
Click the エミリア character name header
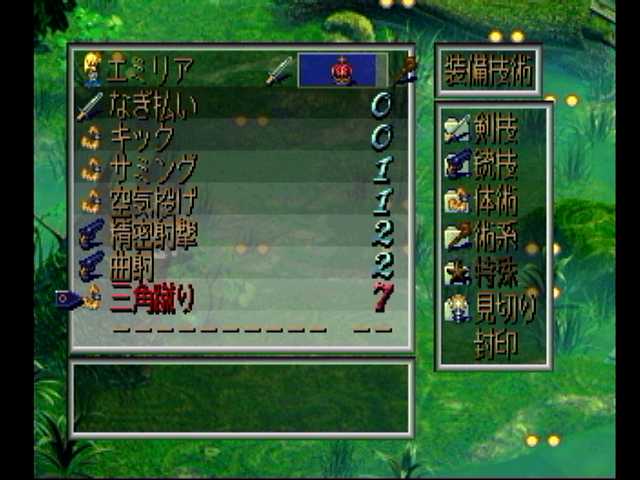(x=150, y=70)
